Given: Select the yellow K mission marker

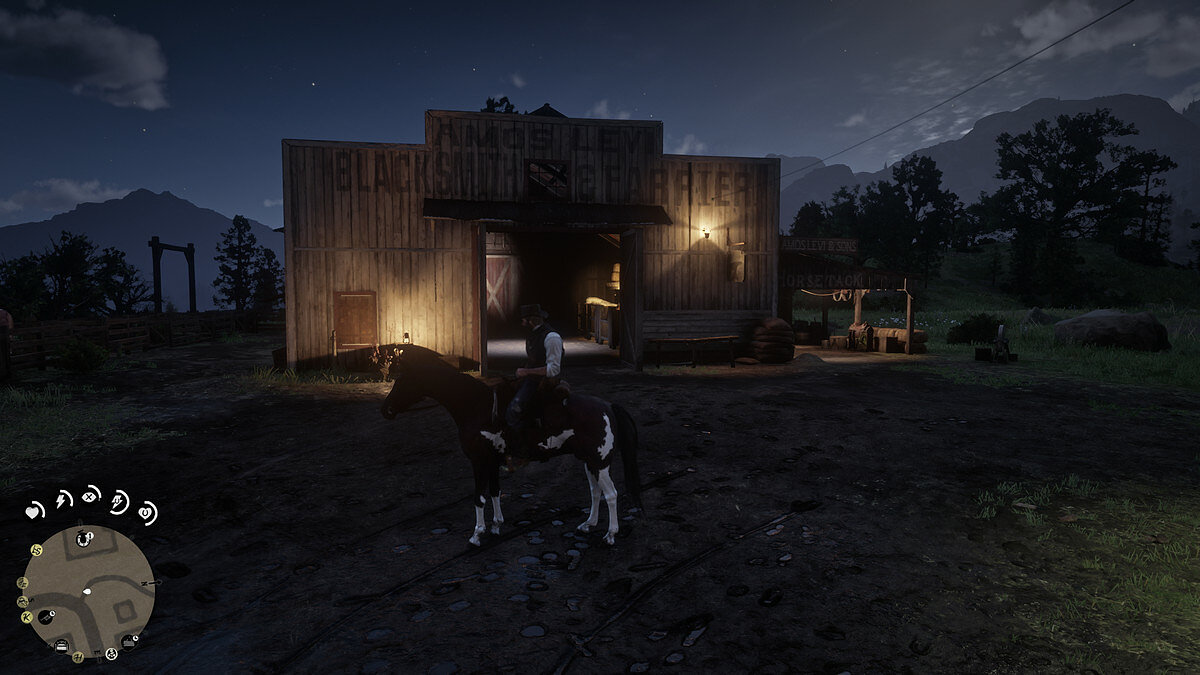Looking at the screenshot, I should pyautogui.click(x=27, y=617).
